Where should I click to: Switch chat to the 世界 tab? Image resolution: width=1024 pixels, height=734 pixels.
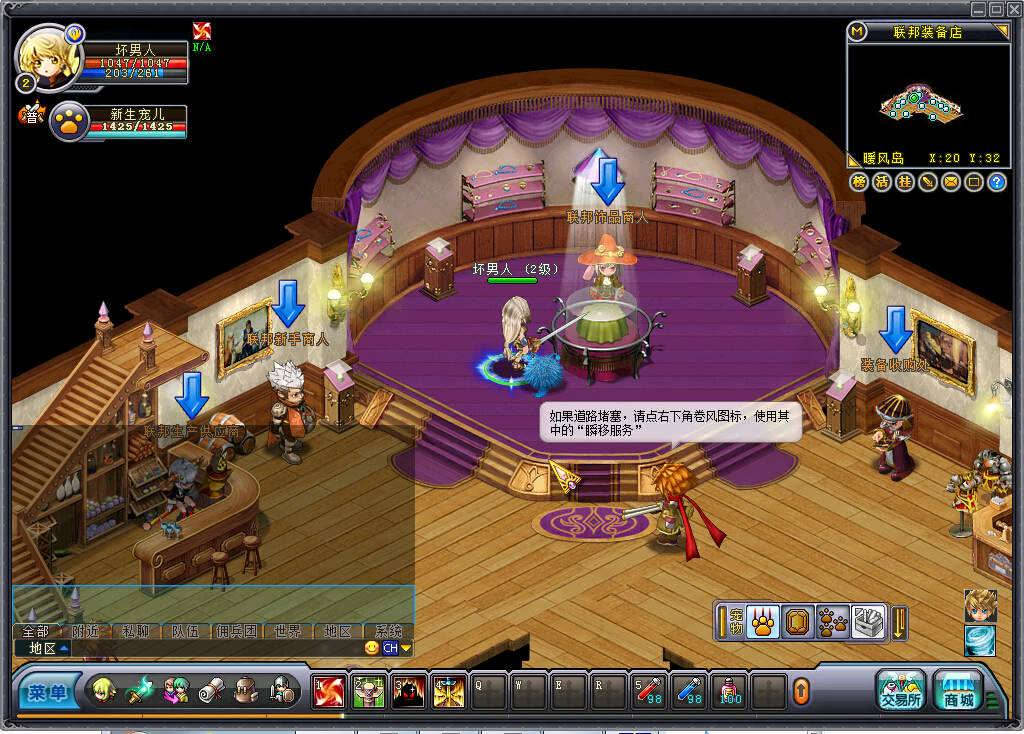pos(287,632)
